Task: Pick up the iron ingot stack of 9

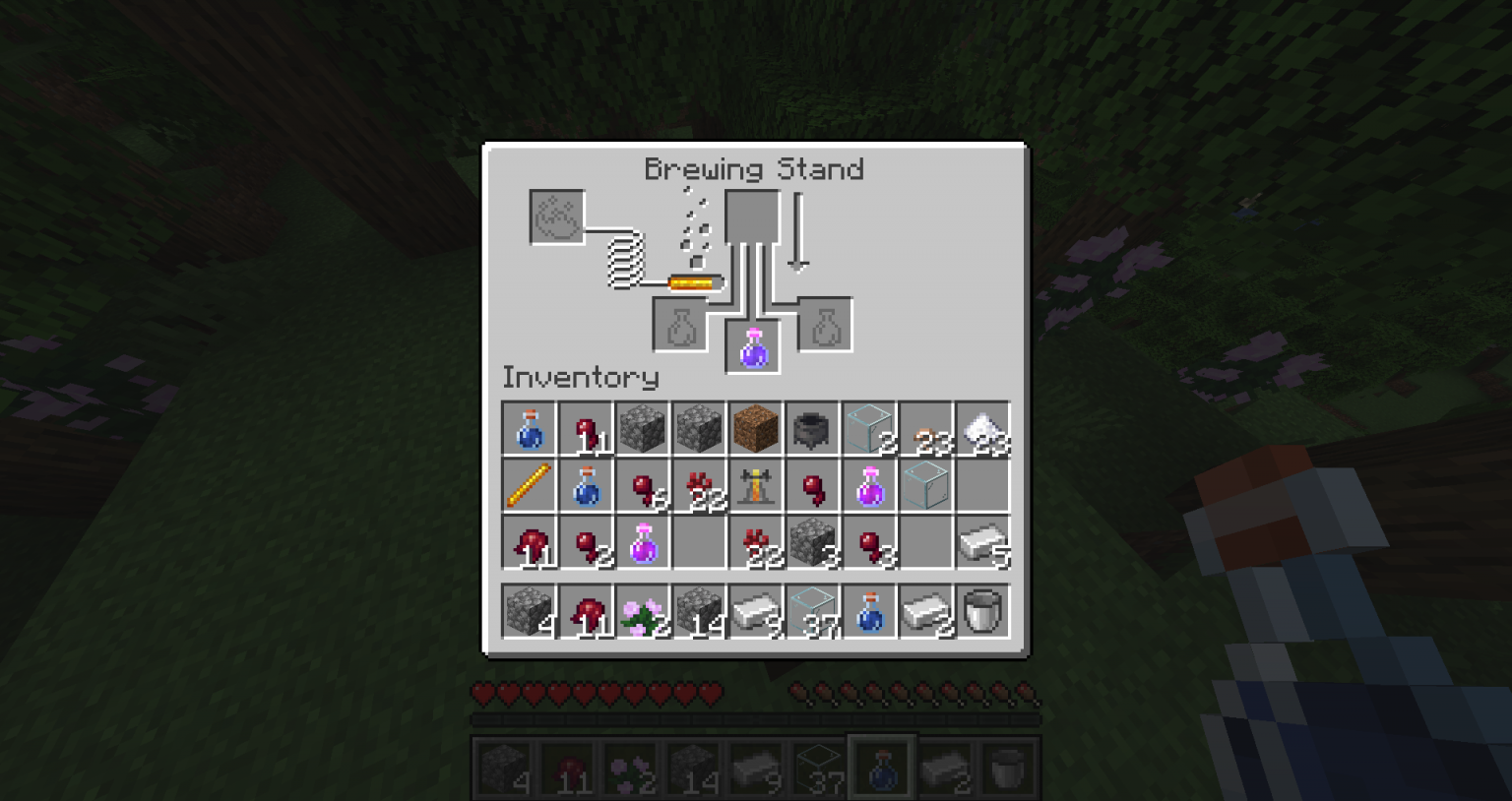Action: pos(756,611)
